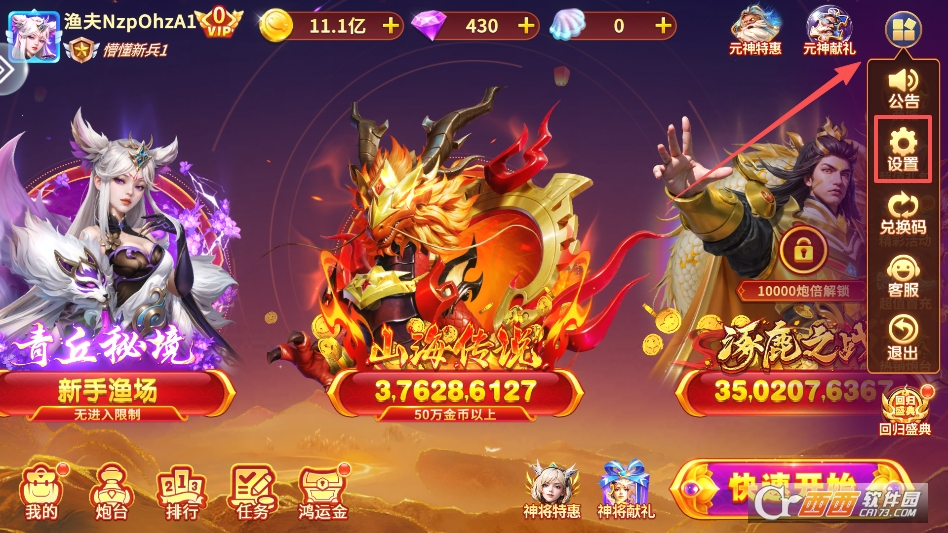Open the 我的 profile bag
The width and height of the screenshot is (948, 533).
pyautogui.click(x=41, y=492)
